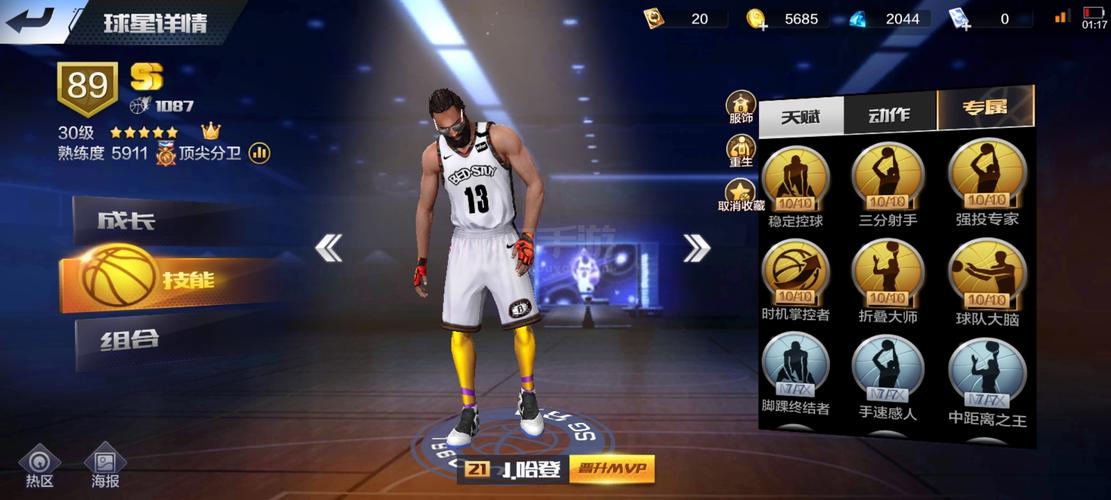Click the 重生 rebirth button
The height and width of the screenshot is (500, 1111).
[741, 152]
